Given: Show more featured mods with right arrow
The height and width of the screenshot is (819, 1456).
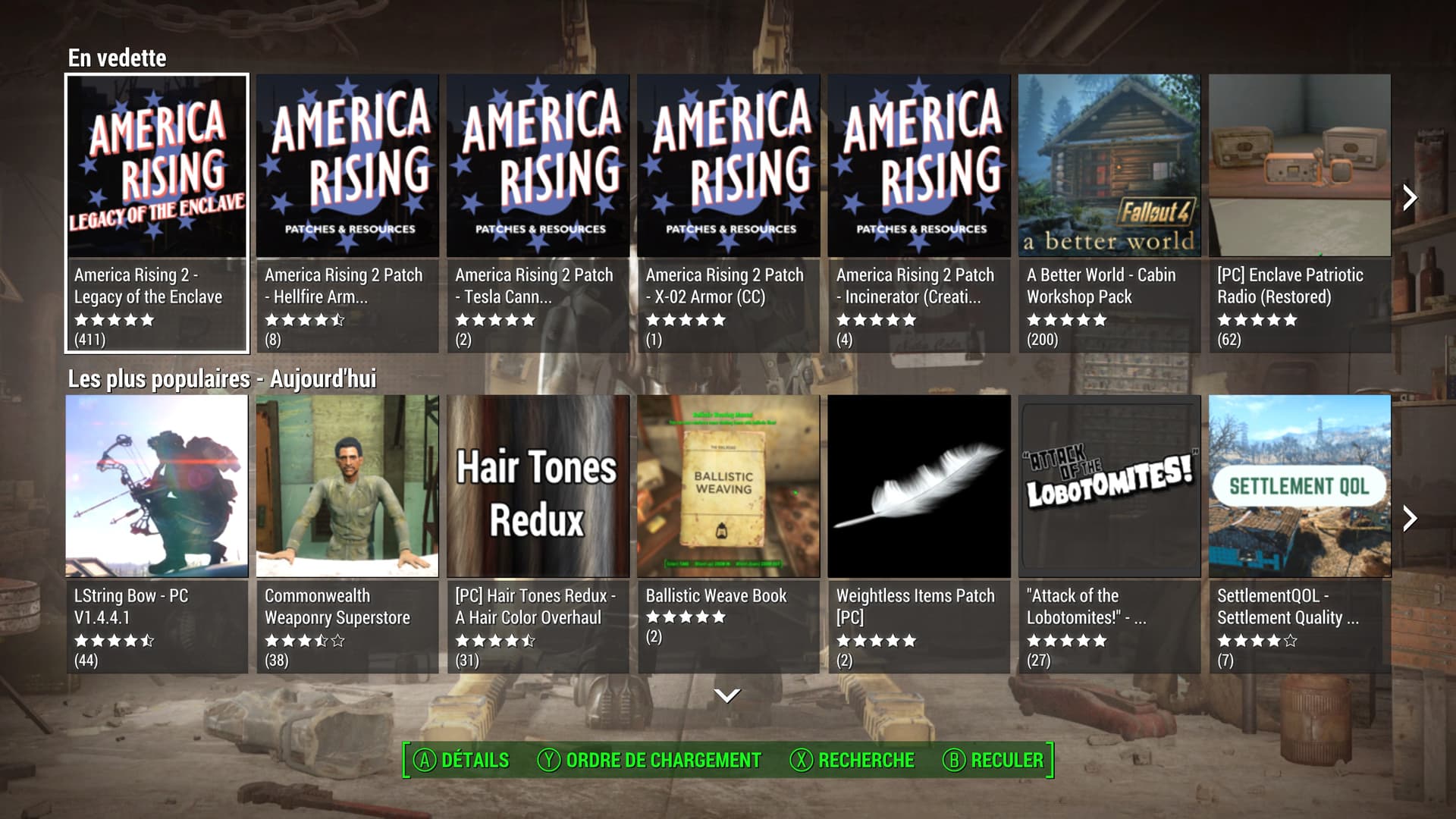Looking at the screenshot, I should click(x=1410, y=198).
